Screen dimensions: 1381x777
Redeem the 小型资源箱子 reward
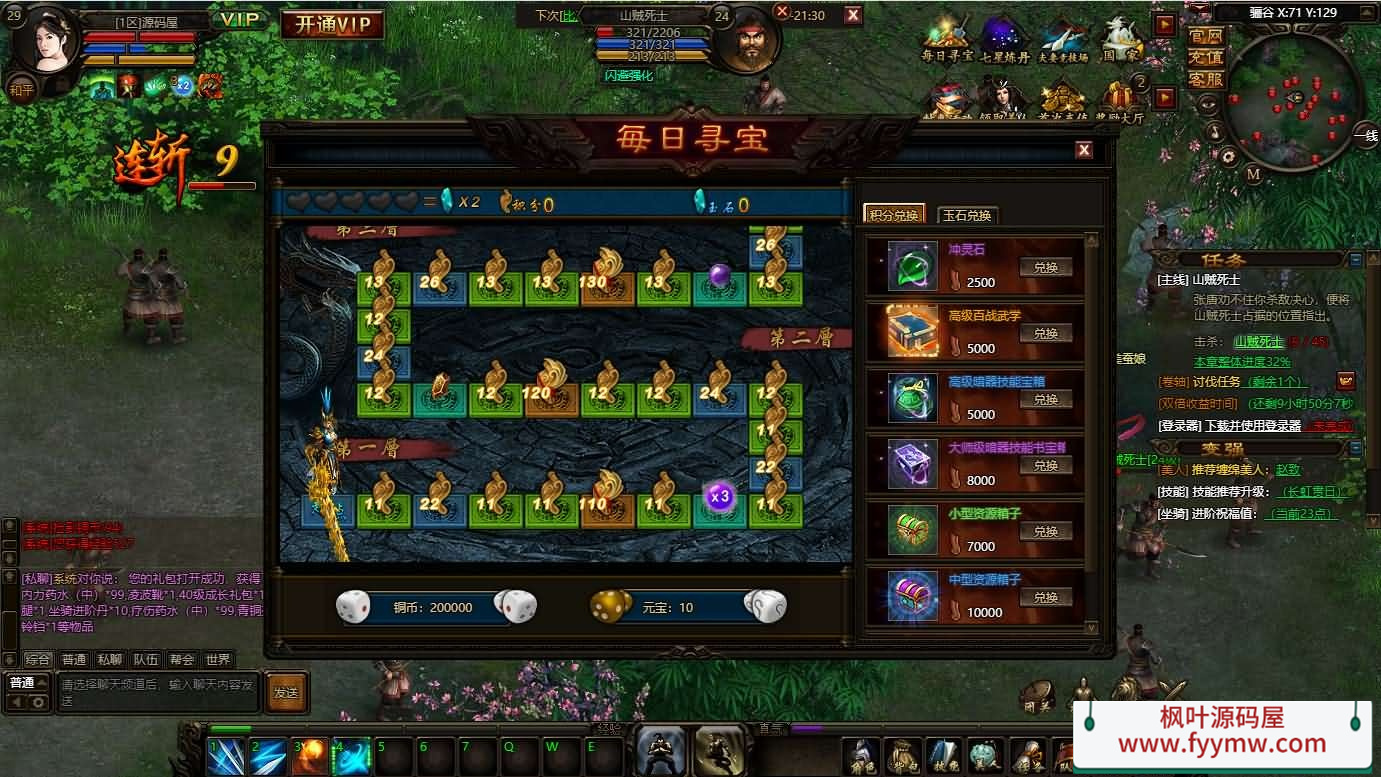tap(1045, 531)
